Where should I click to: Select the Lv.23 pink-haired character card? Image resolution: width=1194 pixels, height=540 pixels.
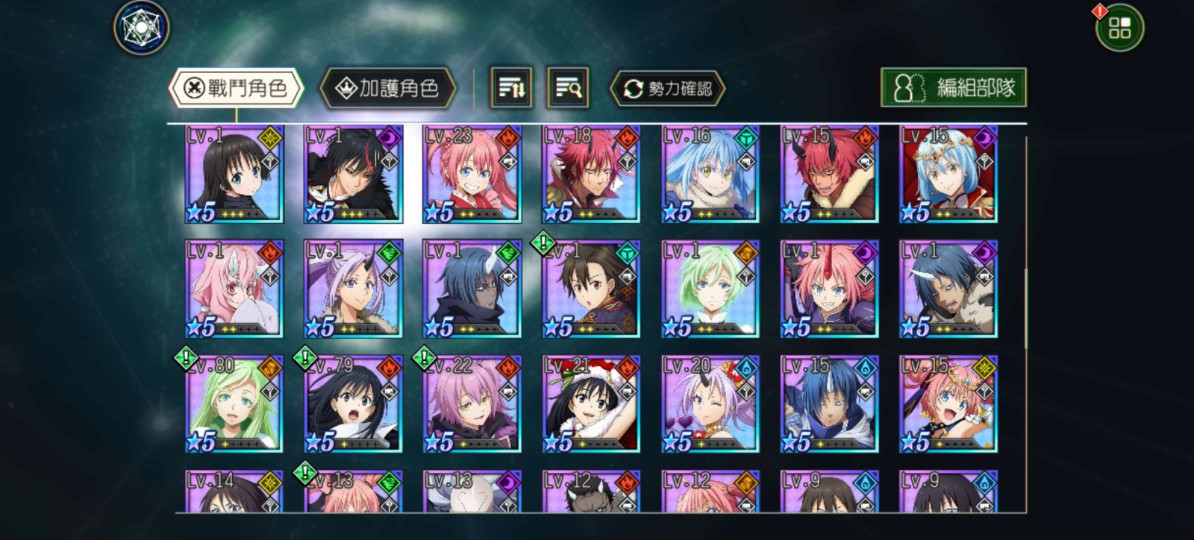point(473,174)
